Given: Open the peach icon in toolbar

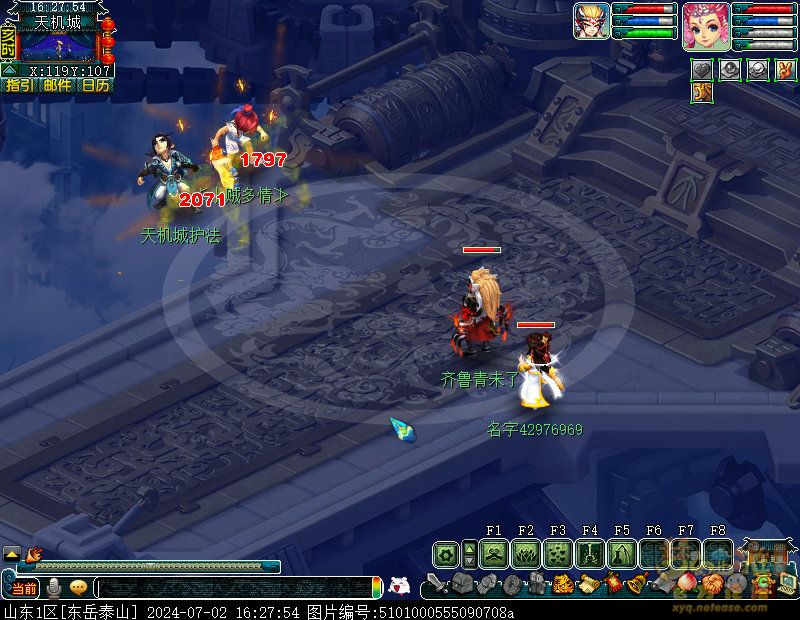Looking at the screenshot, I should [686, 584].
